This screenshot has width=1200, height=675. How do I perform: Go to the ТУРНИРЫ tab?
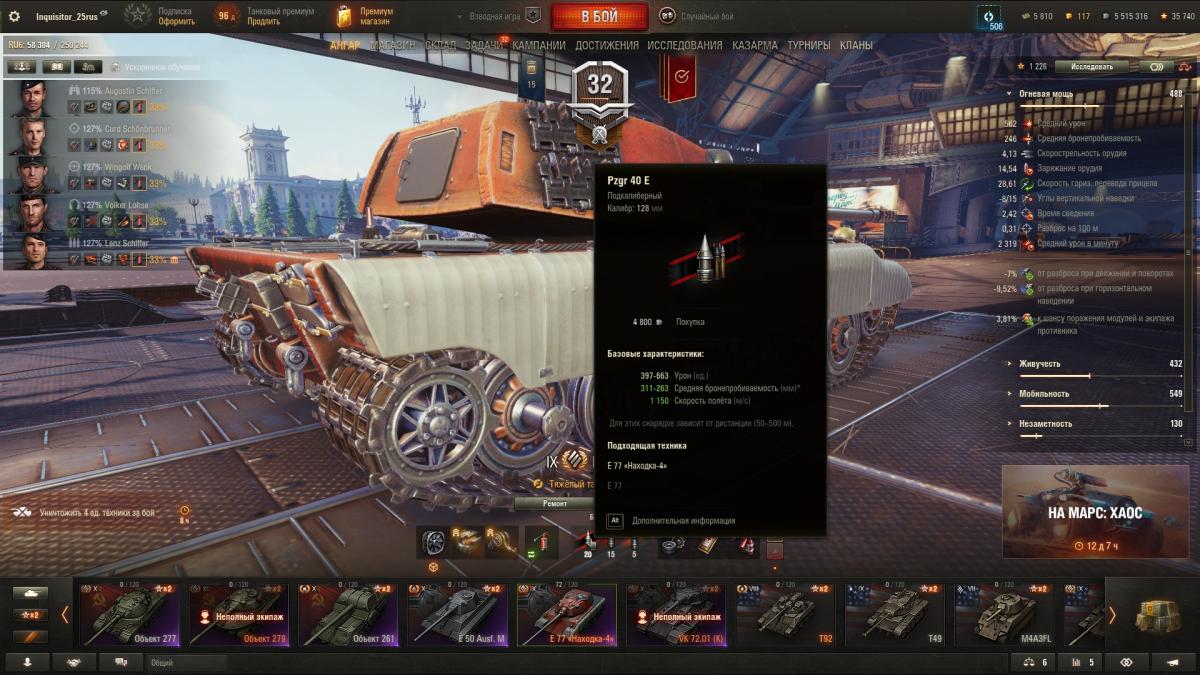[x=809, y=45]
